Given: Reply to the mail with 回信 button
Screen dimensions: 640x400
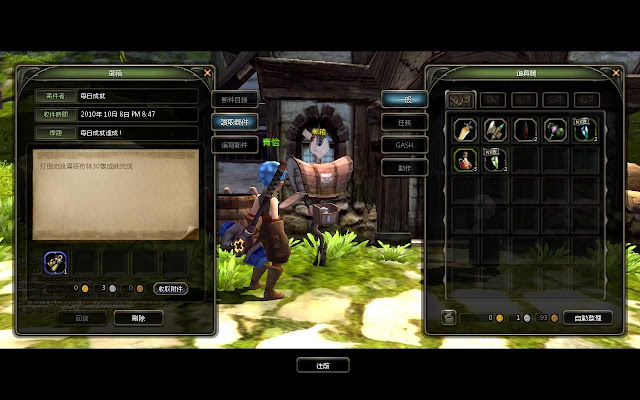Looking at the screenshot, I should (82, 317).
